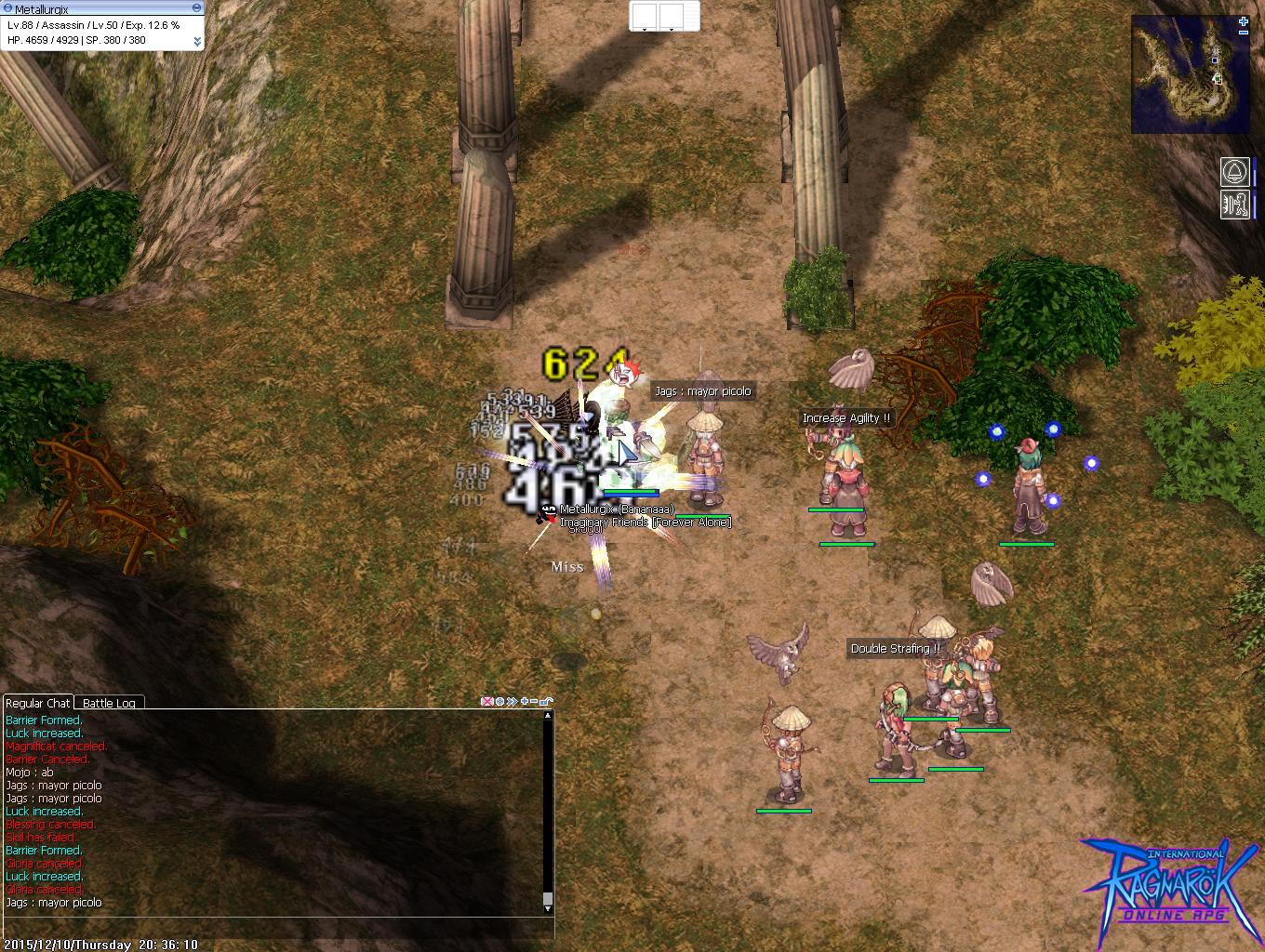Collapse the Metallurgix status window with its minus toggle
This screenshot has height=952, width=1265.
[x=196, y=7]
